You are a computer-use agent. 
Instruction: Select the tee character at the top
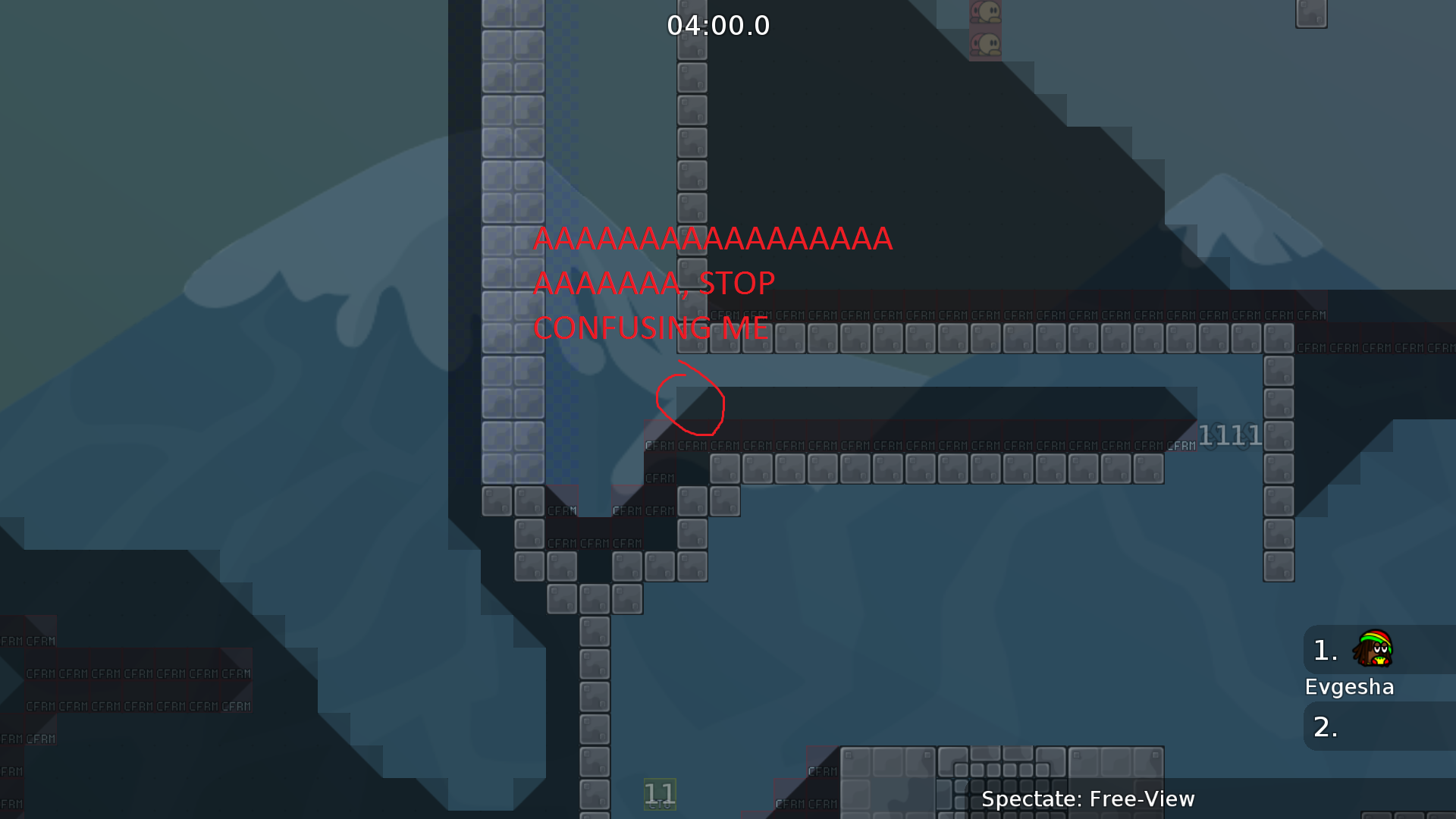(x=986, y=12)
